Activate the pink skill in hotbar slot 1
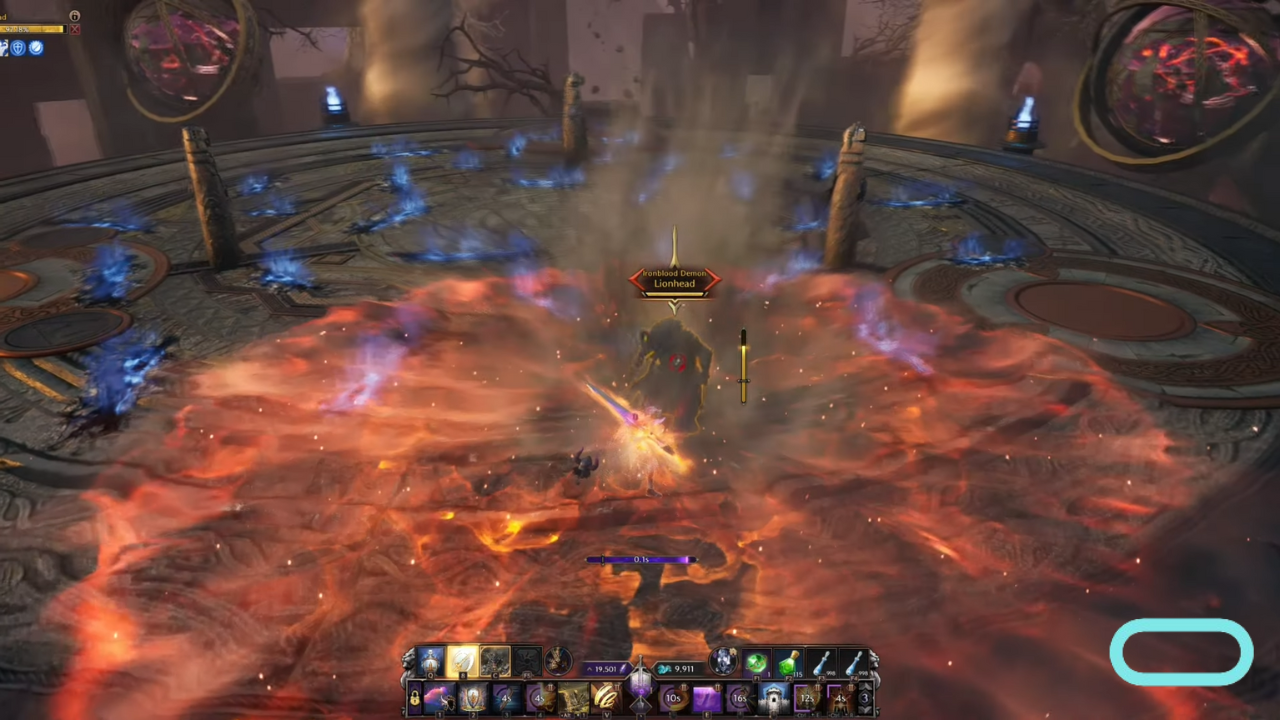Screen dimensions: 1280x720 coord(440,697)
